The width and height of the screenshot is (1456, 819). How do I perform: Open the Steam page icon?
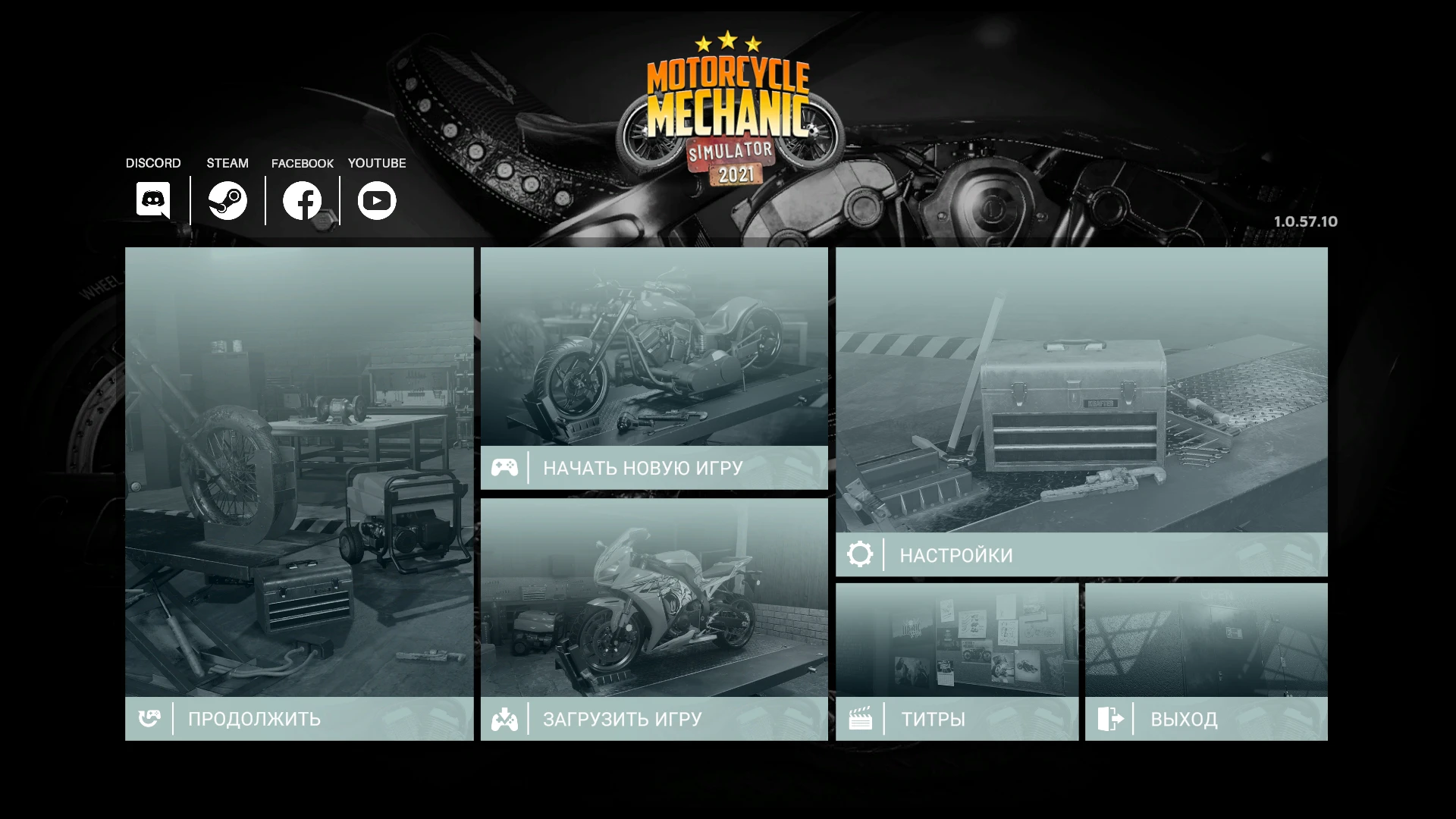click(227, 200)
